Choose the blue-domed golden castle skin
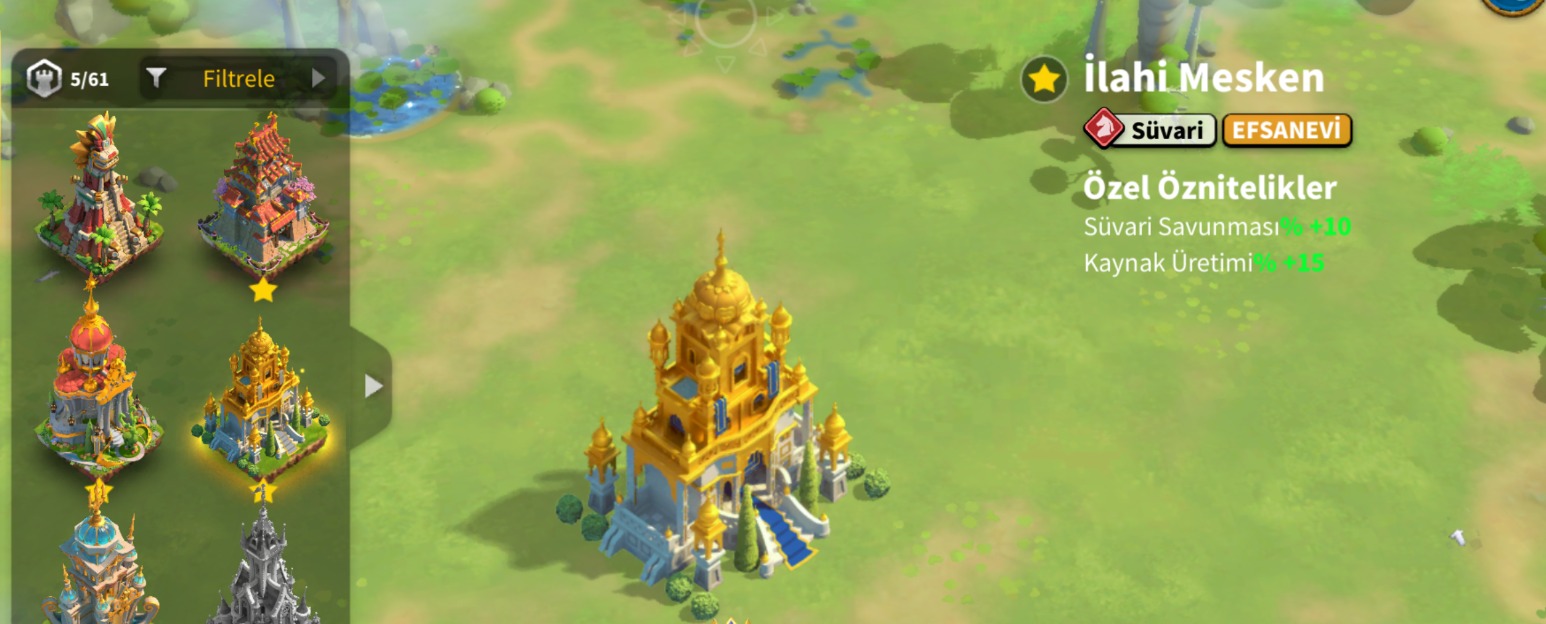The width and height of the screenshot is (1546, 624). click(x=98, y=567)
